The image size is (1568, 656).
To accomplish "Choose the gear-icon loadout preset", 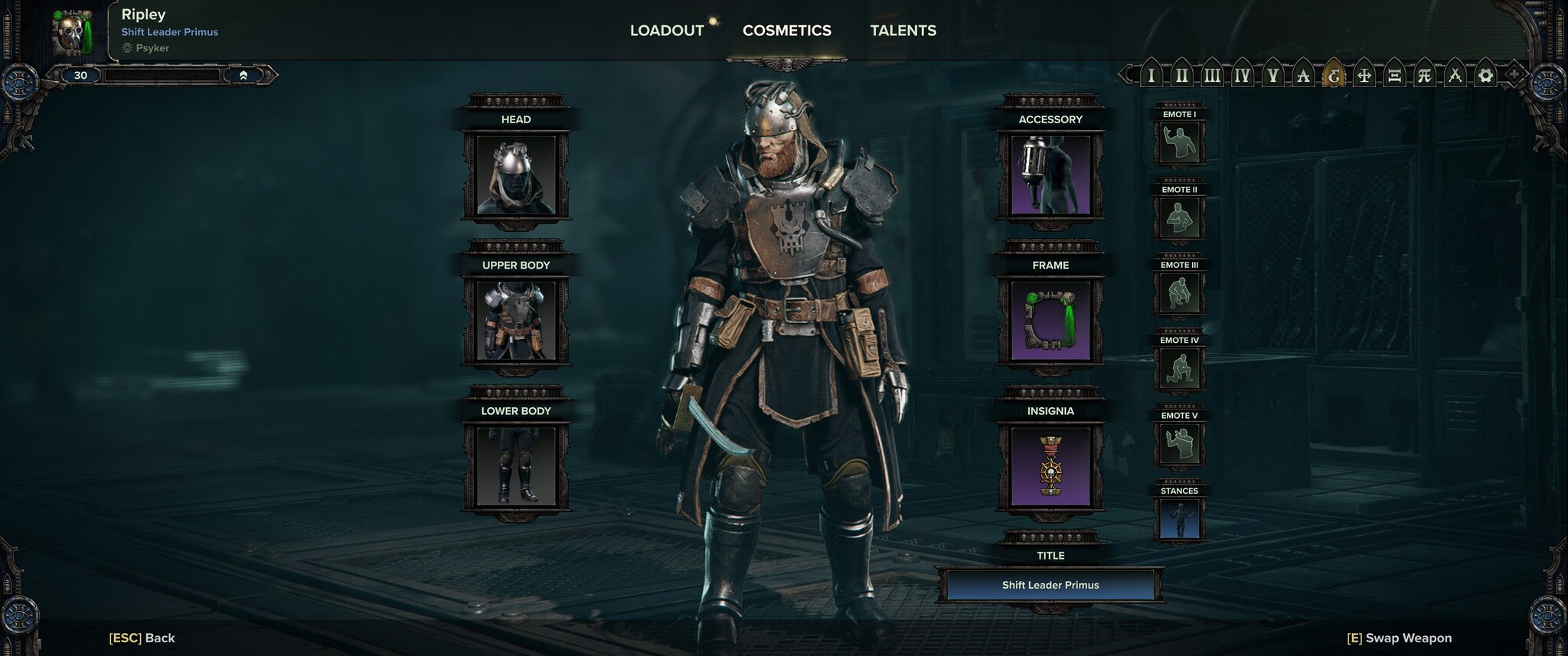I will [x=1485, y=76].
